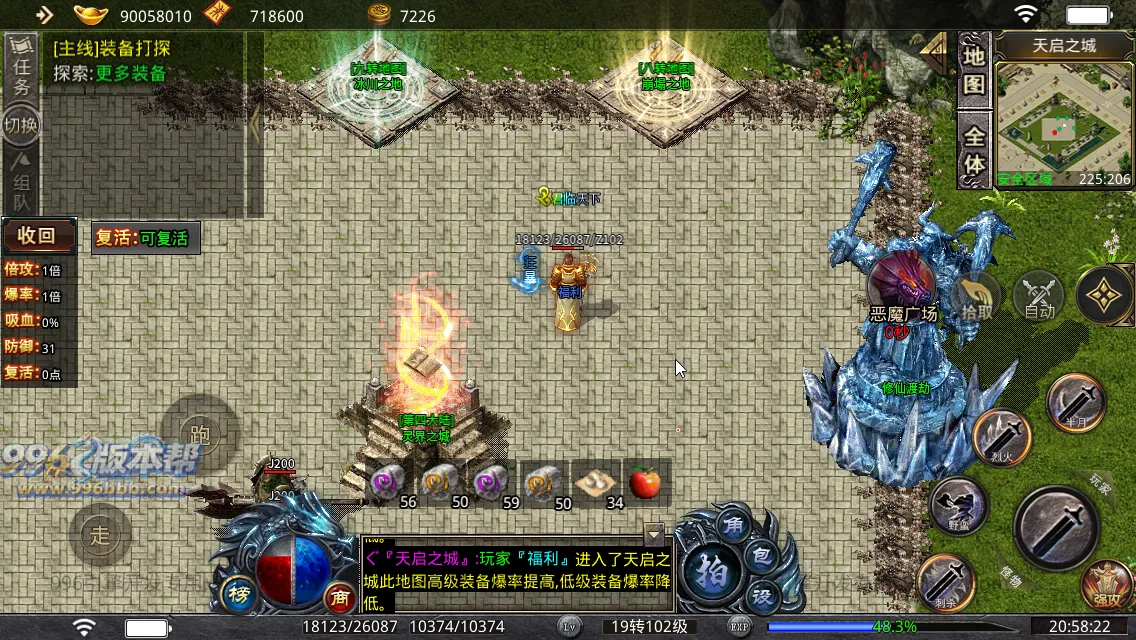1136x640 pixels.
Task: Tap the 收回 recall button
Action: pyautogui.click(x=38, y=236)
